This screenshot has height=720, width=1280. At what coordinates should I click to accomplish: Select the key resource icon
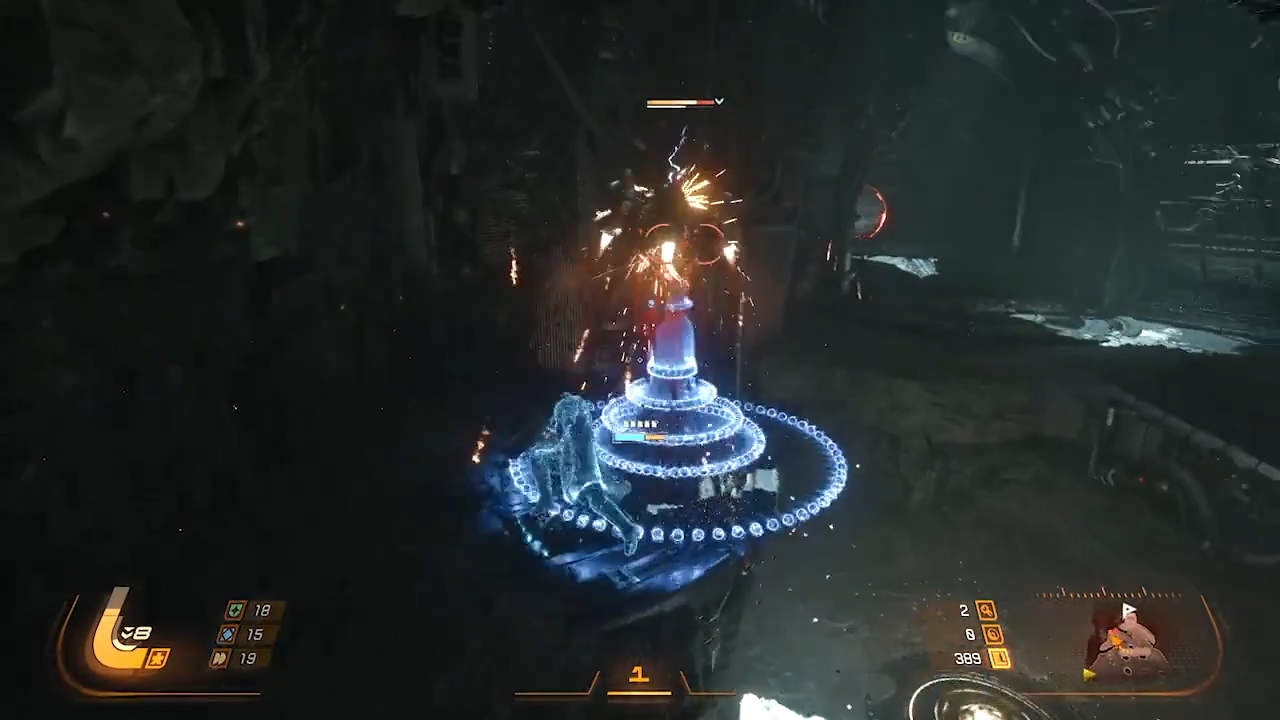tap(986, 610)
